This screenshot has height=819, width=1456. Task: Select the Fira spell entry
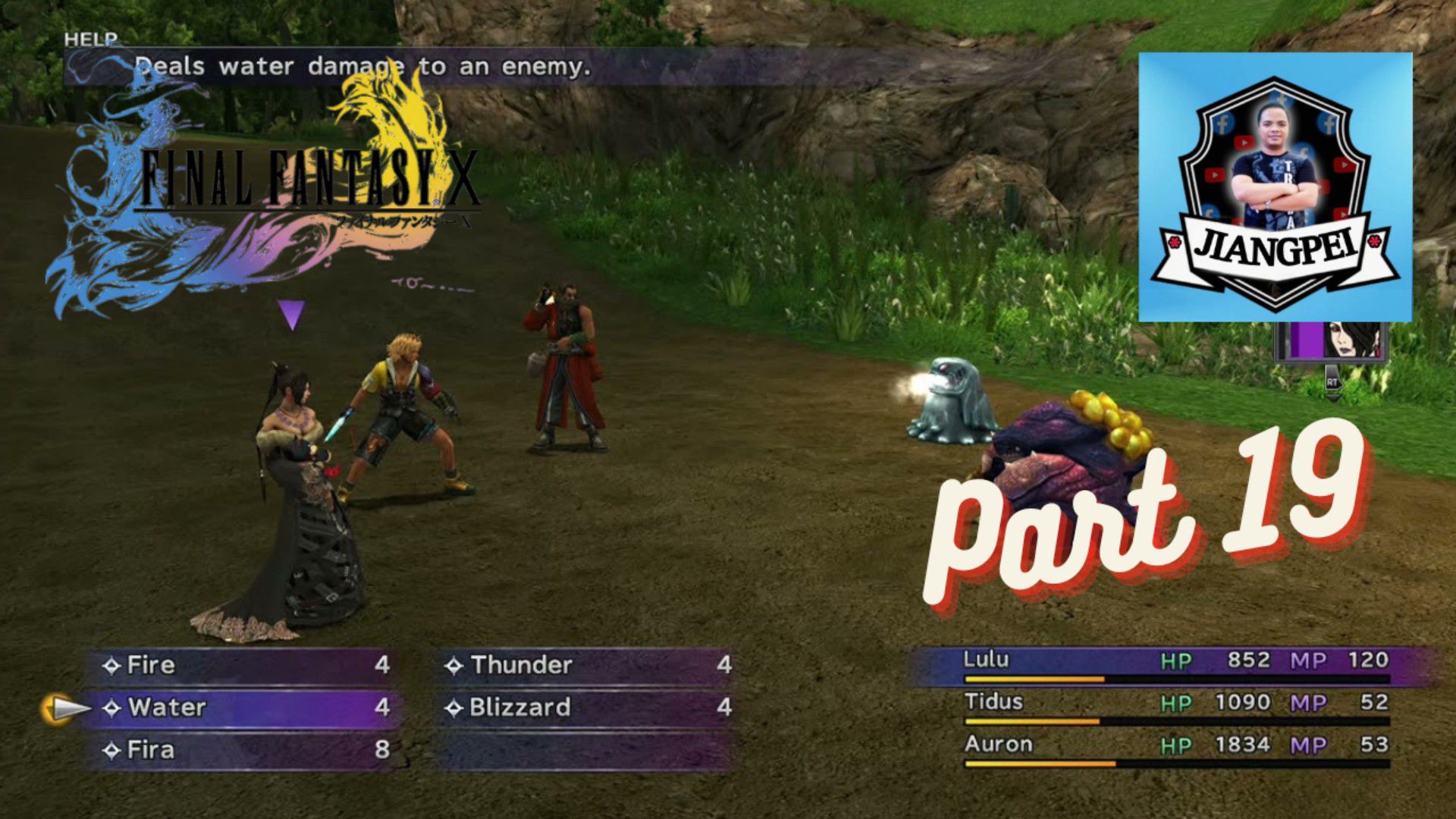152,748
